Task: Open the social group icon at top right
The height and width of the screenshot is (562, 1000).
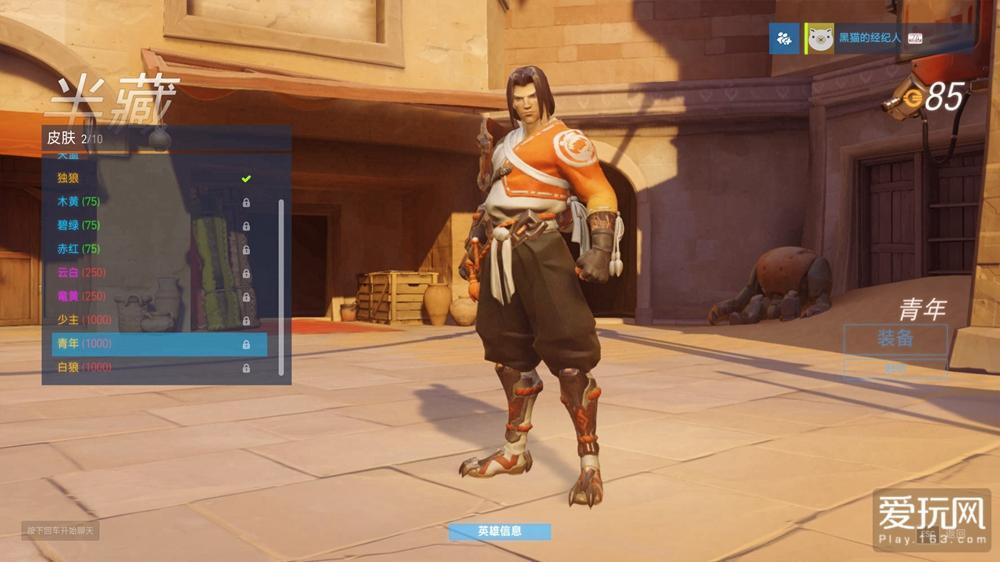Action: 783,39
